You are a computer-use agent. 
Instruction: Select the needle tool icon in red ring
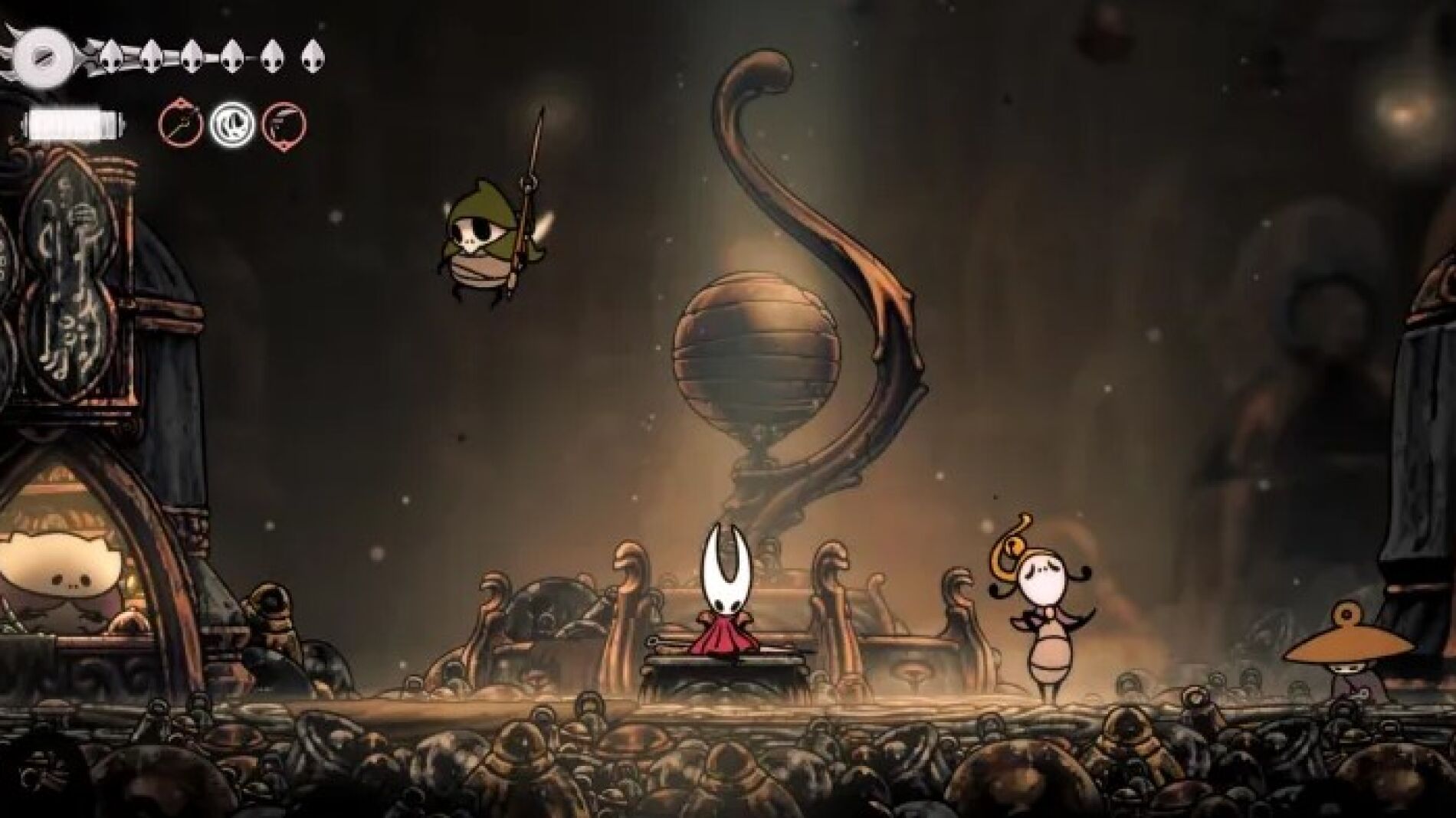[181, 123]
